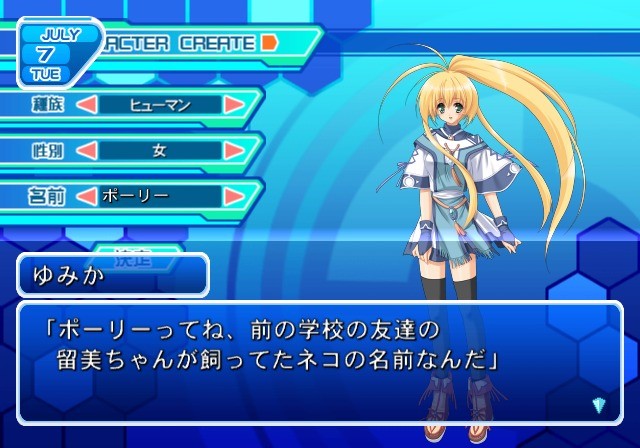Viewport: 640px width, 448px height.
Task: Click the right arrow on the 名前 row
Action: 234,196
